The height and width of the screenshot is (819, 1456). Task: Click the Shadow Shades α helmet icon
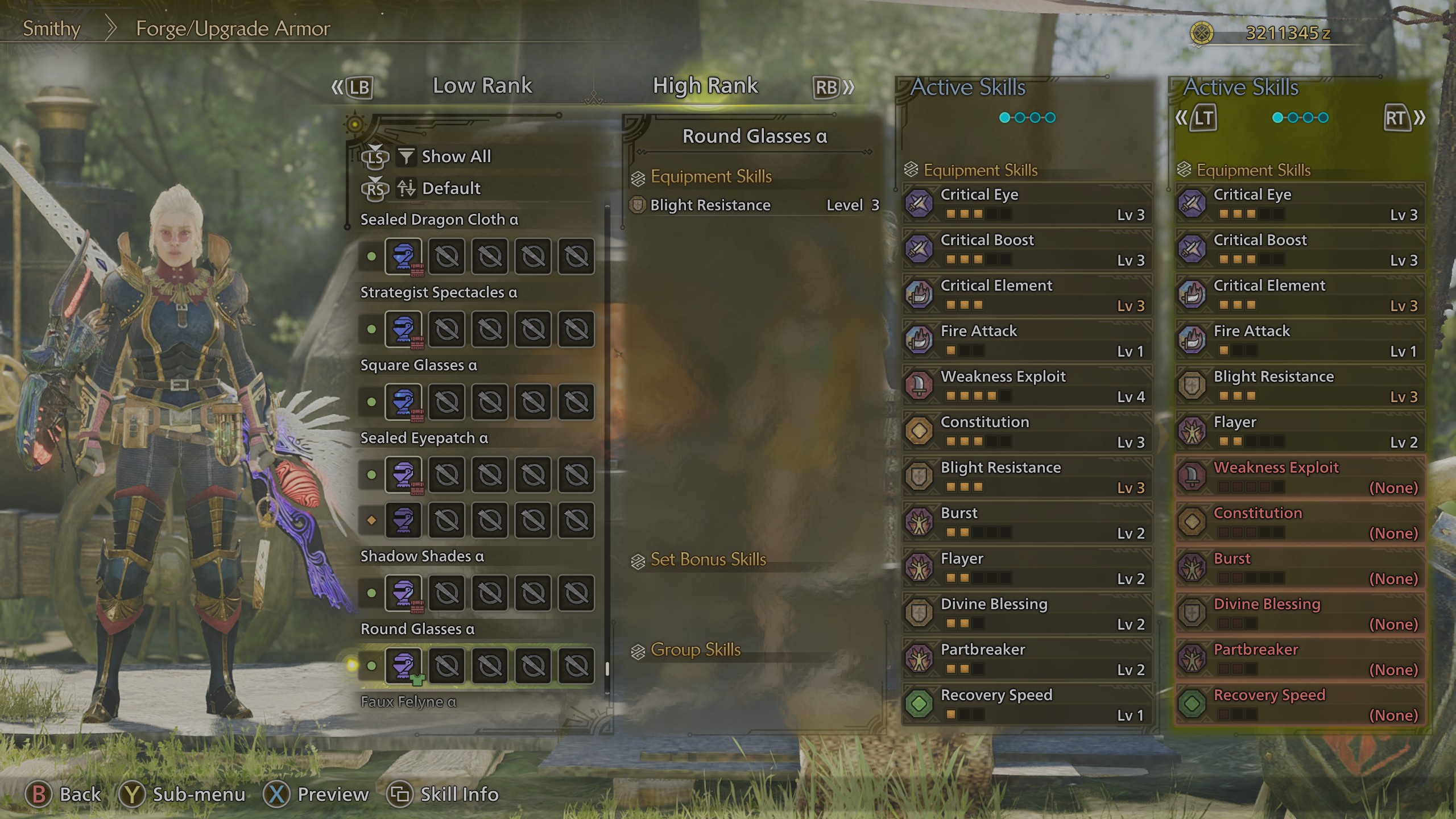pyautogui.click(x=404, y=593)
